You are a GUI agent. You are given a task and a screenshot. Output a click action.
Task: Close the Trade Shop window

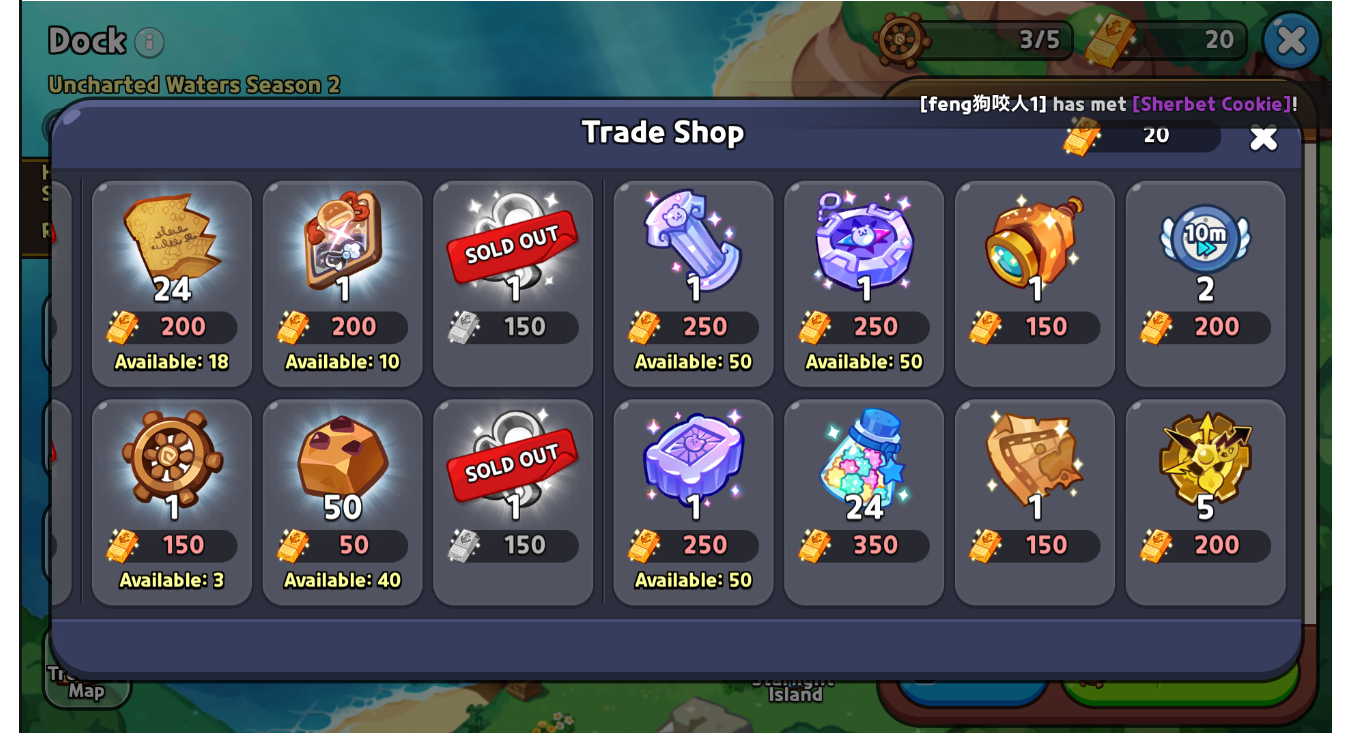[1263, 137]
